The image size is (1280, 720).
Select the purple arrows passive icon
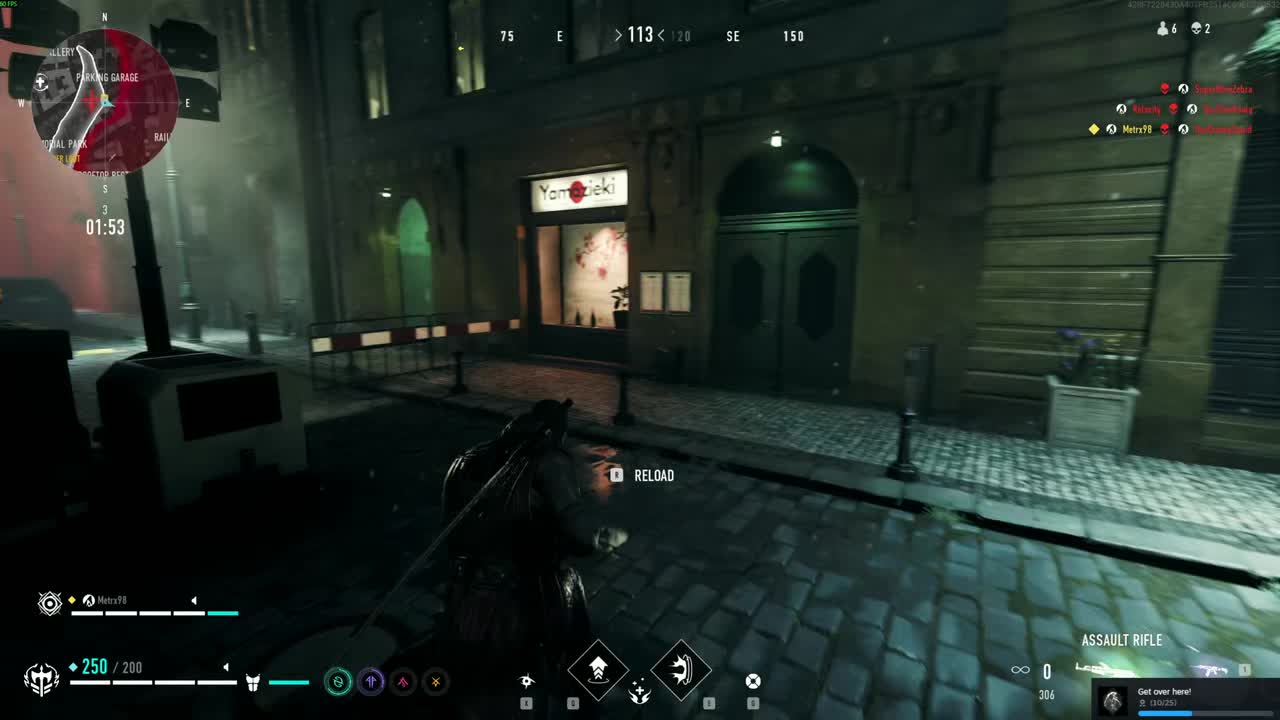(371, 682)
